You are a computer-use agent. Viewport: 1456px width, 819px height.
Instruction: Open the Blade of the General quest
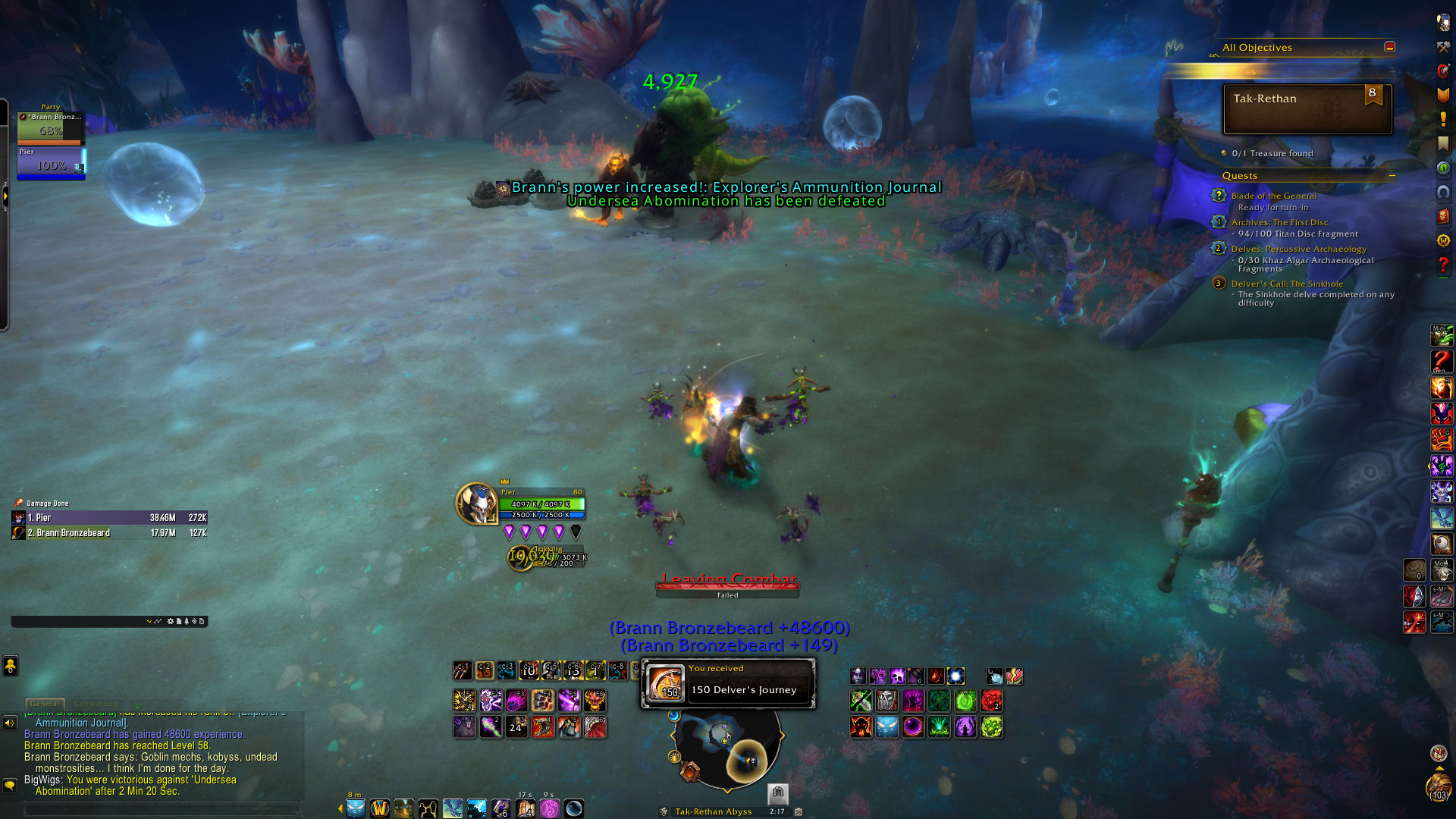click(x=1273, y=196)
